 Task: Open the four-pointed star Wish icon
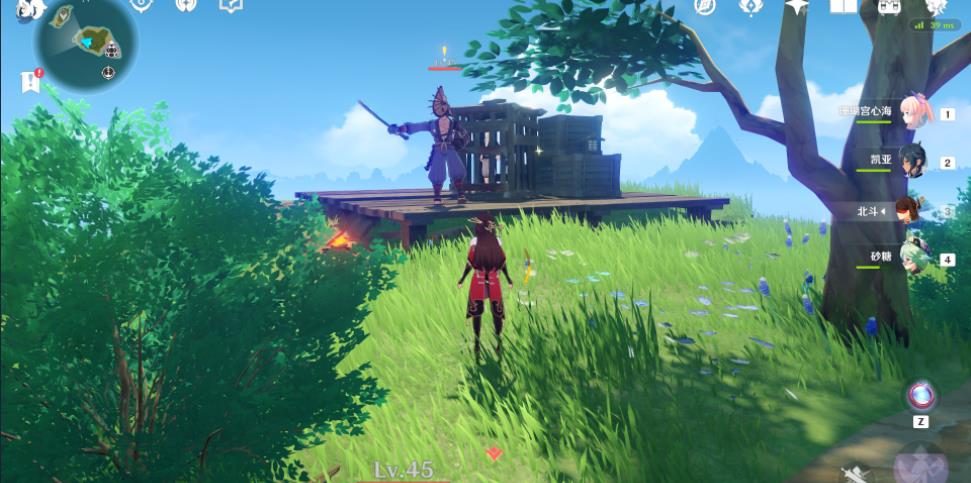[796, 6]
